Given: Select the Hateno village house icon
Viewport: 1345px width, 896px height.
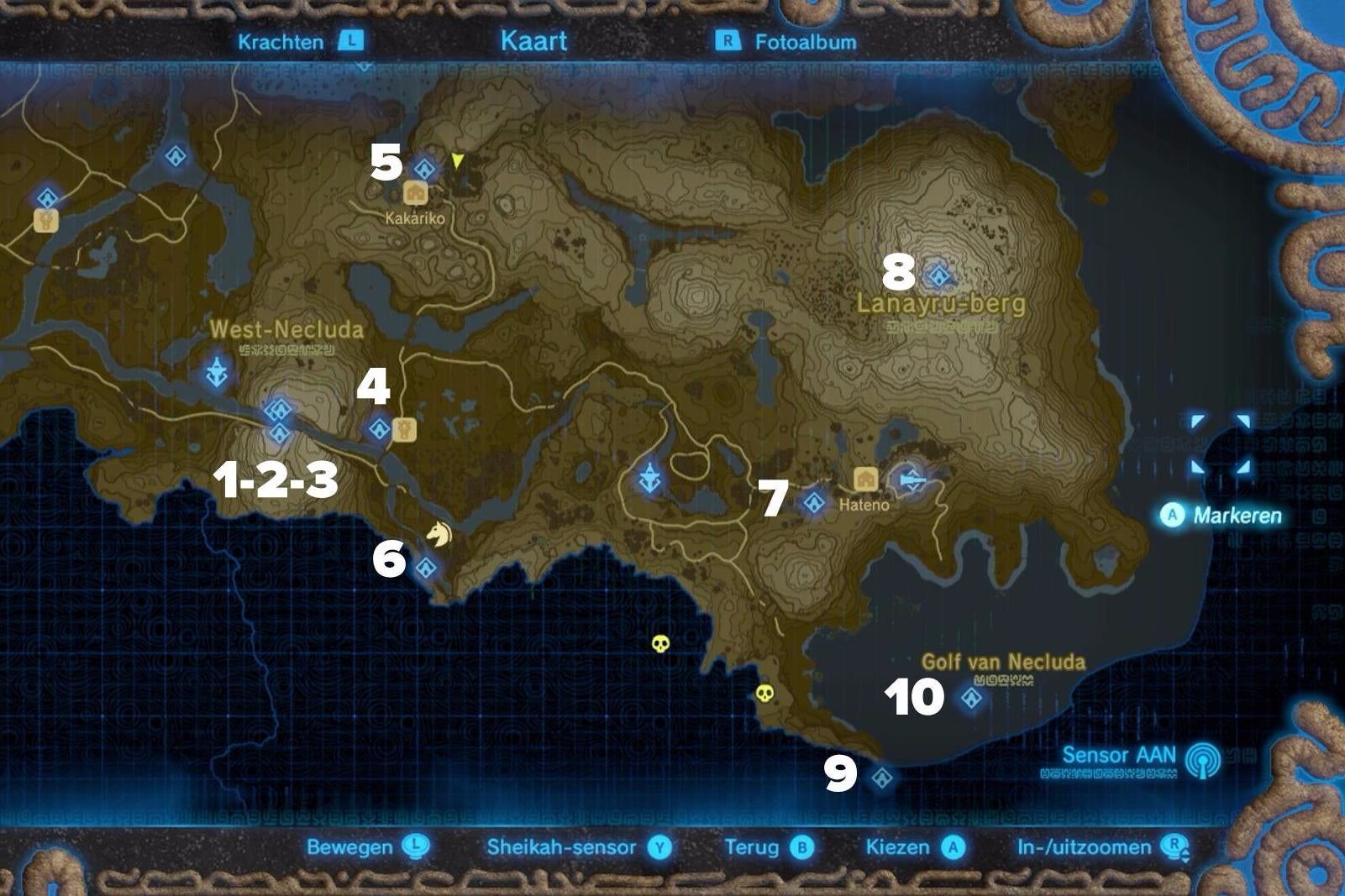Looking at the screenshot, I should click(x=865, y=479).
